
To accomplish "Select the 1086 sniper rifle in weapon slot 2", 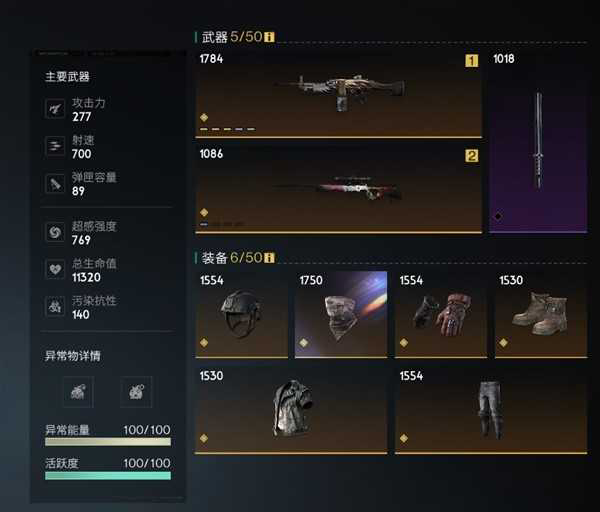I will (338, 189).
